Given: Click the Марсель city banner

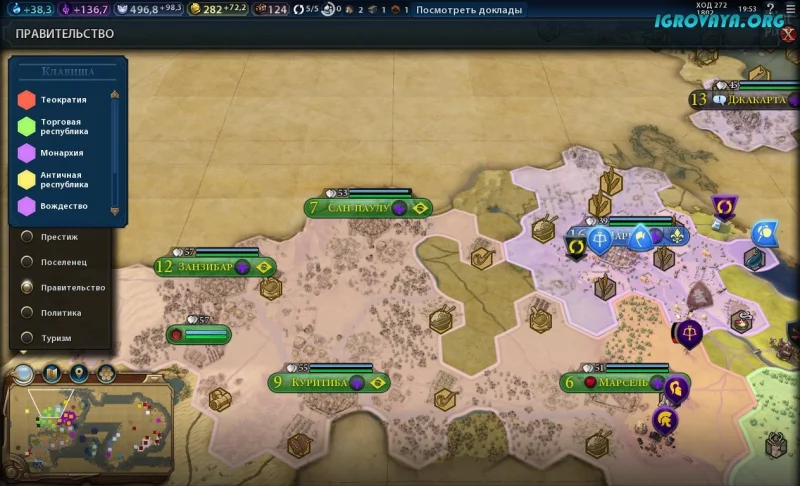Looking at the screenshot, I should pyautogui.click(x=622, y=382).
